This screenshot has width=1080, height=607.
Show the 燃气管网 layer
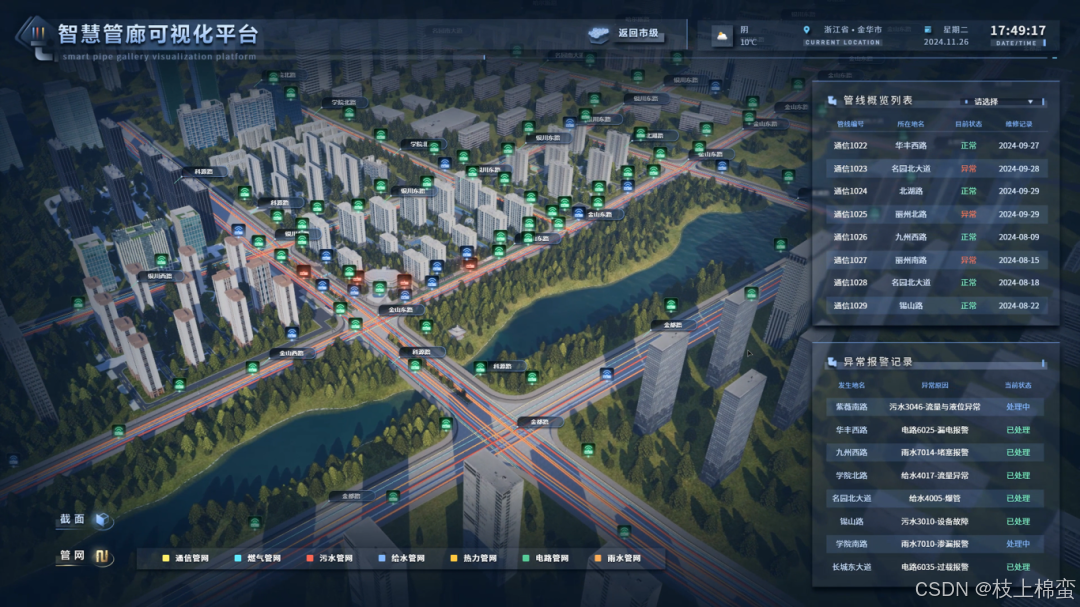click(x=259, y=558)
